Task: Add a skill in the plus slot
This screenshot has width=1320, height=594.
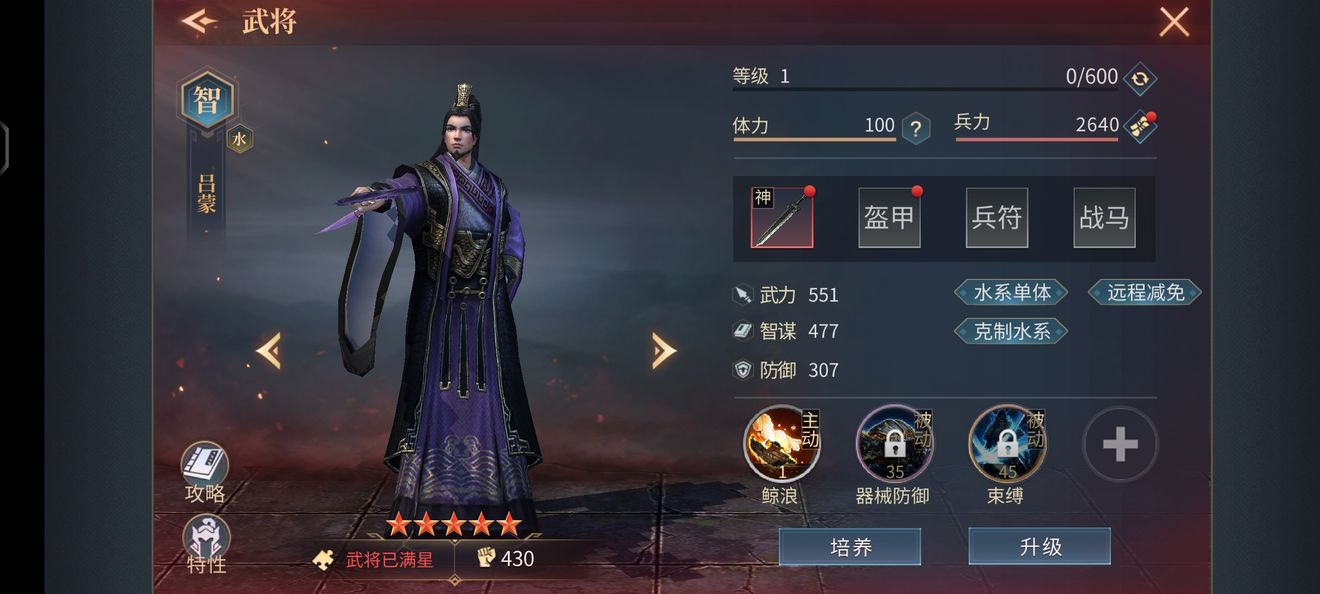Action: (x=1120, y=444)
